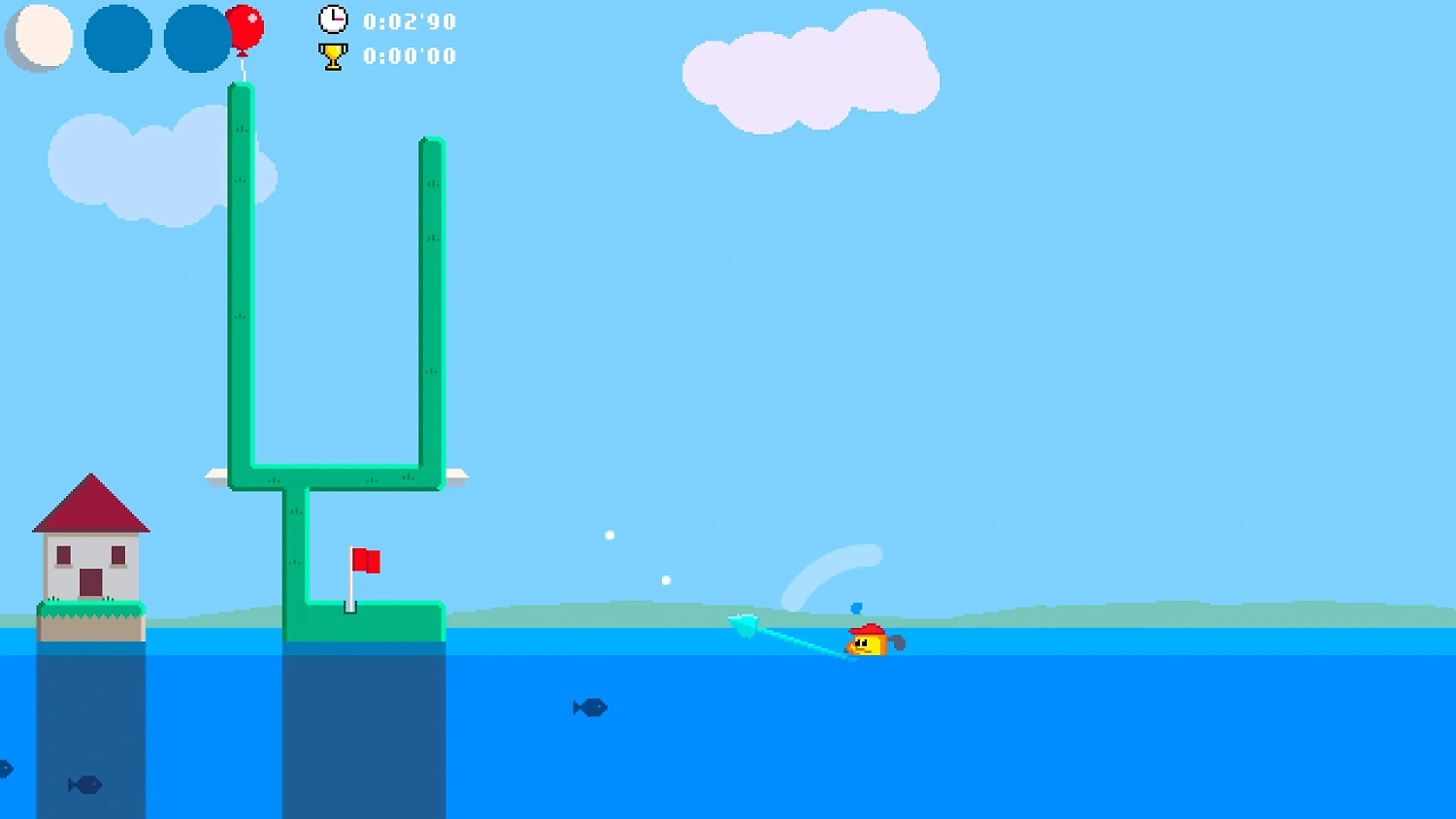Click the best time readout beside trophy
The height and width of the screenshot is (819, 1456).
click(409, 55)
